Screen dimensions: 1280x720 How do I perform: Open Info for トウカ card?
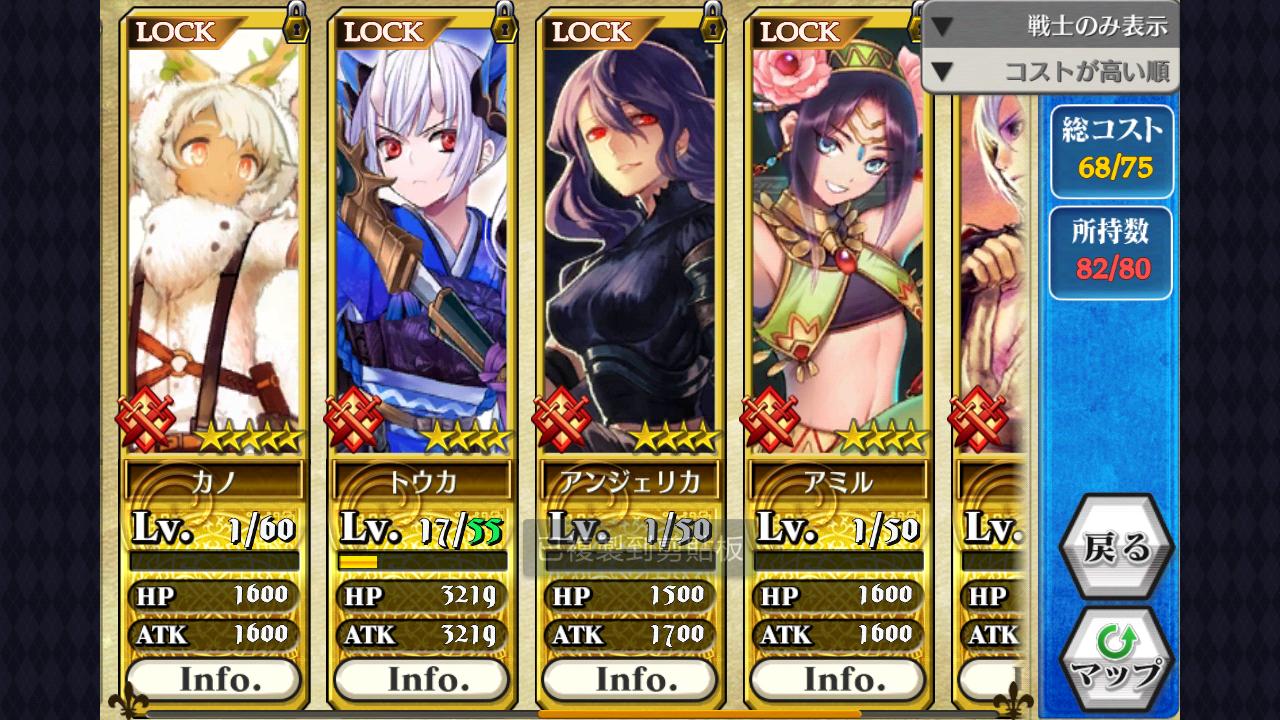422,679
